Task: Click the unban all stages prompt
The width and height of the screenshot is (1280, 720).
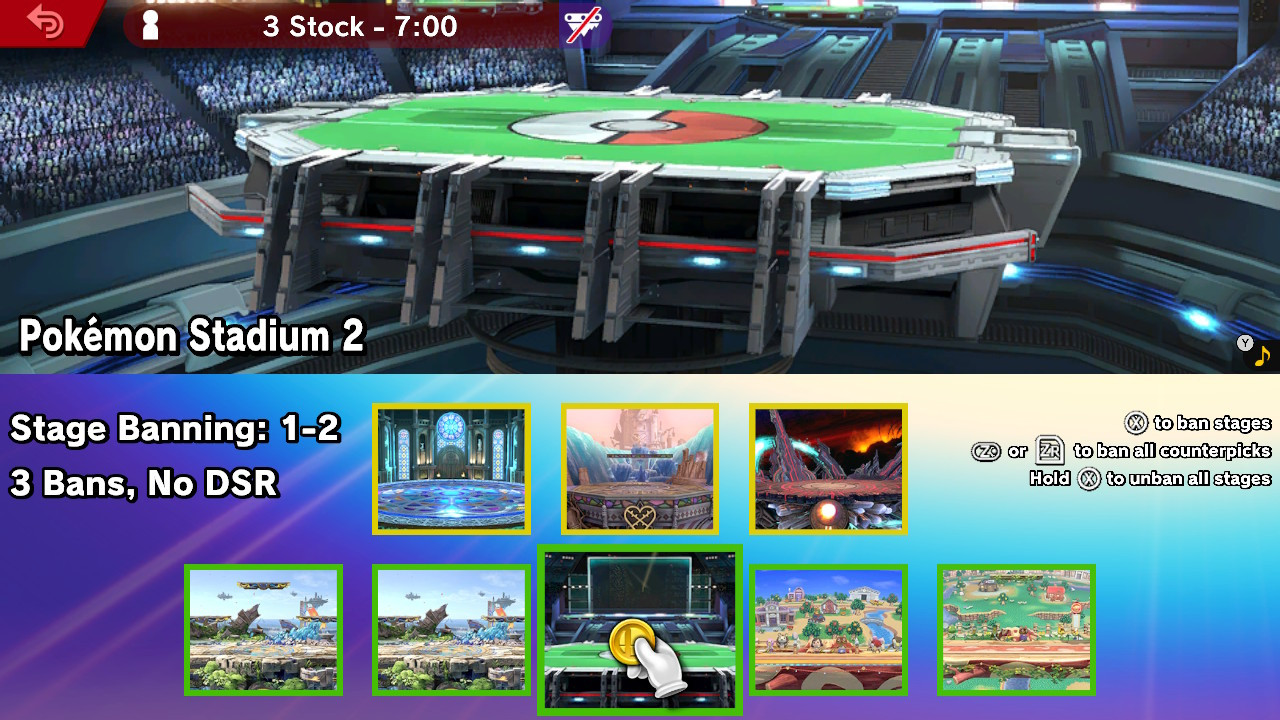Action: point(1150,478)
